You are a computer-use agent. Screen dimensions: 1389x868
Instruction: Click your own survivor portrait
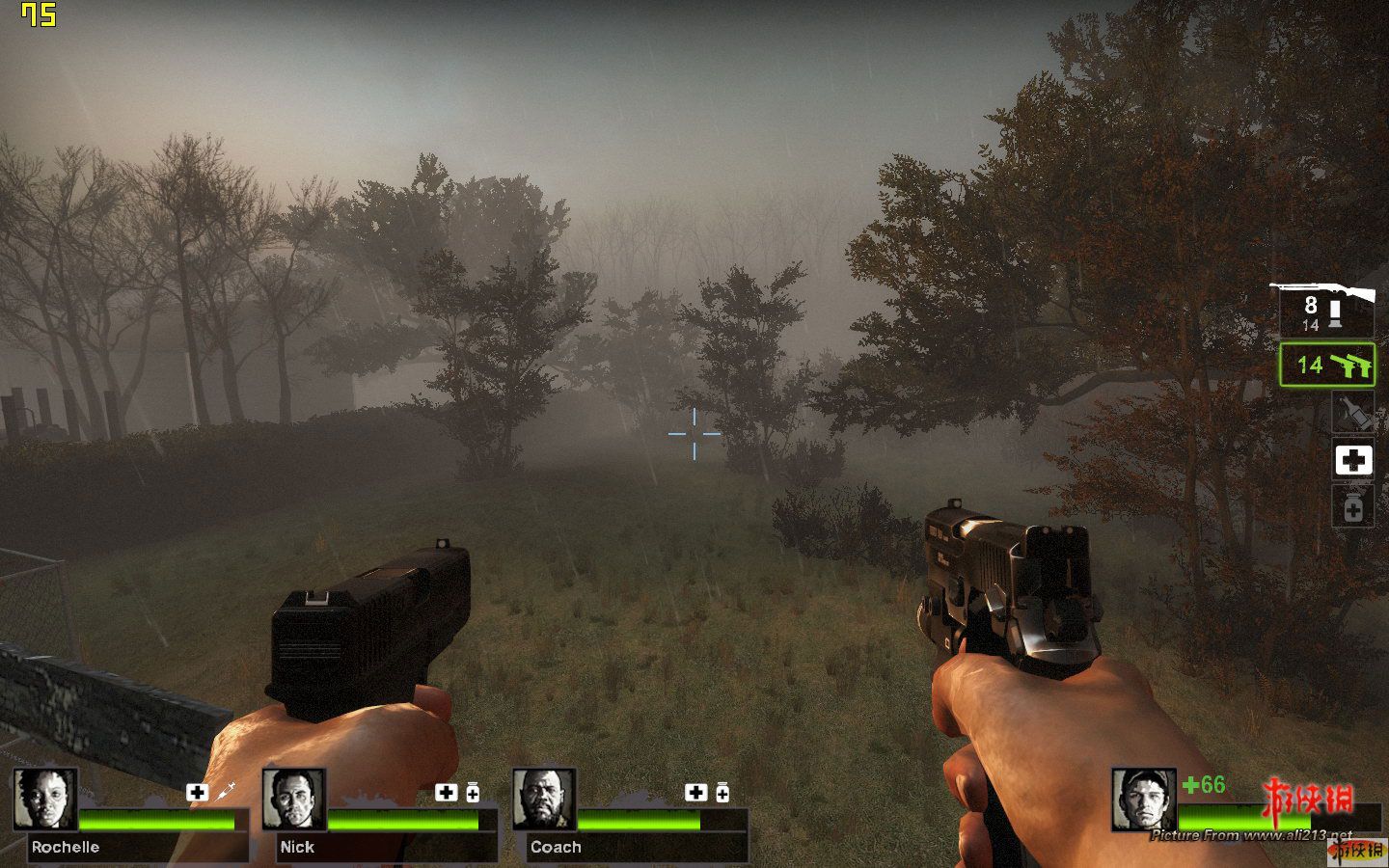(1143, 799)
